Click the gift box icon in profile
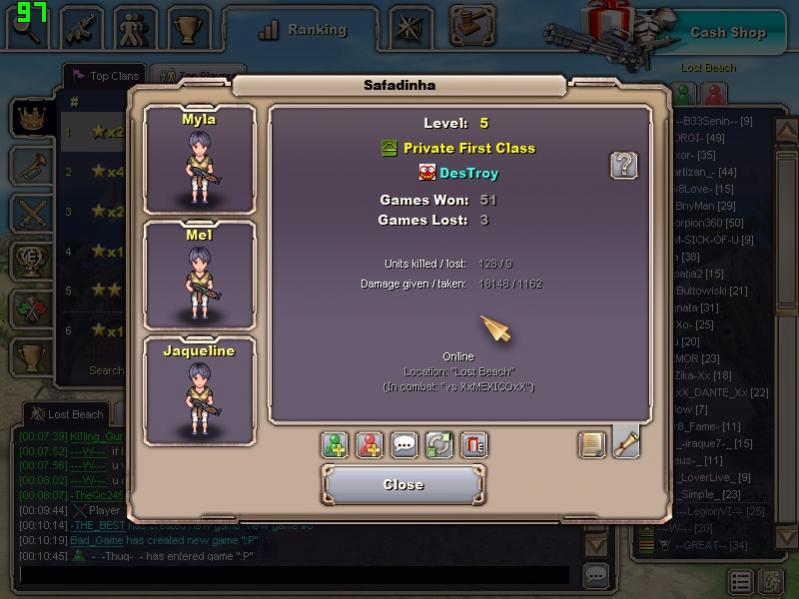Viewport: 799px width, 599px height. click(x=474, y=445)
